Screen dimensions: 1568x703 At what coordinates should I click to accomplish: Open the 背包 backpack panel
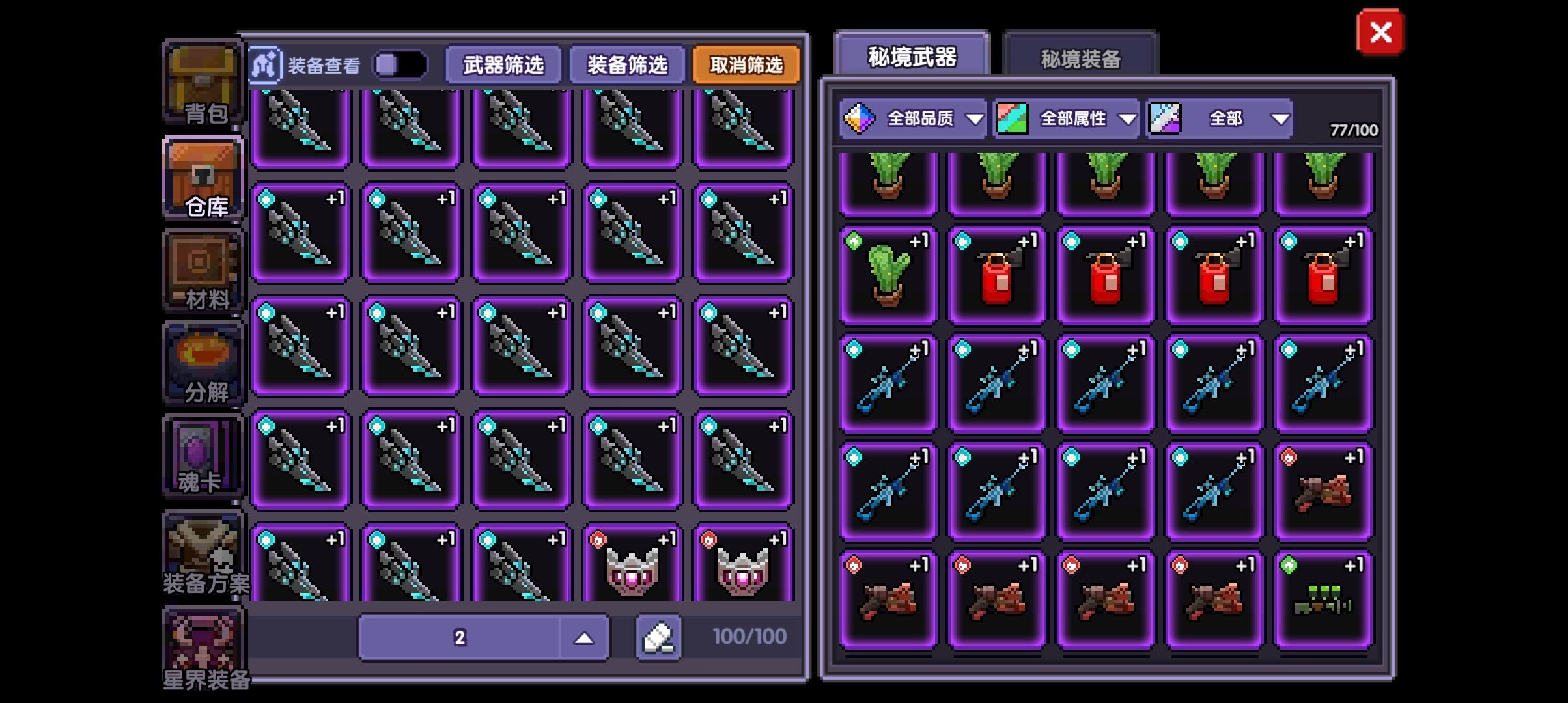pyautogui.click(x=202, y=85)
